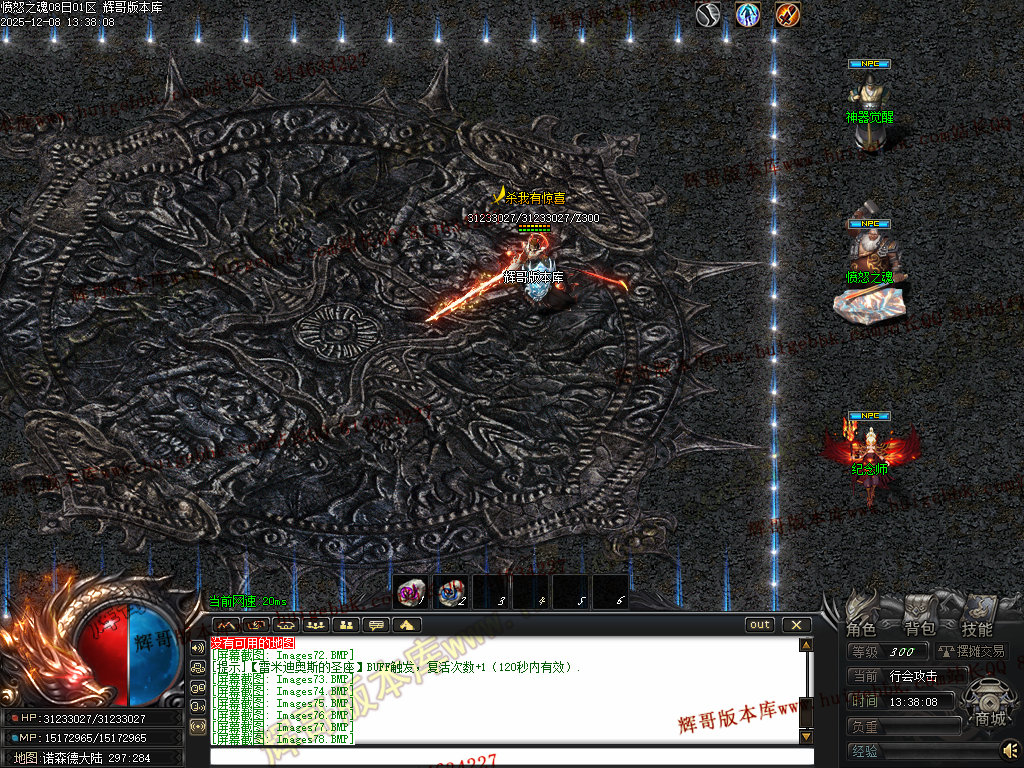Click the chat text input field
Screen dimensions: 1024x768
coord(505,755)
